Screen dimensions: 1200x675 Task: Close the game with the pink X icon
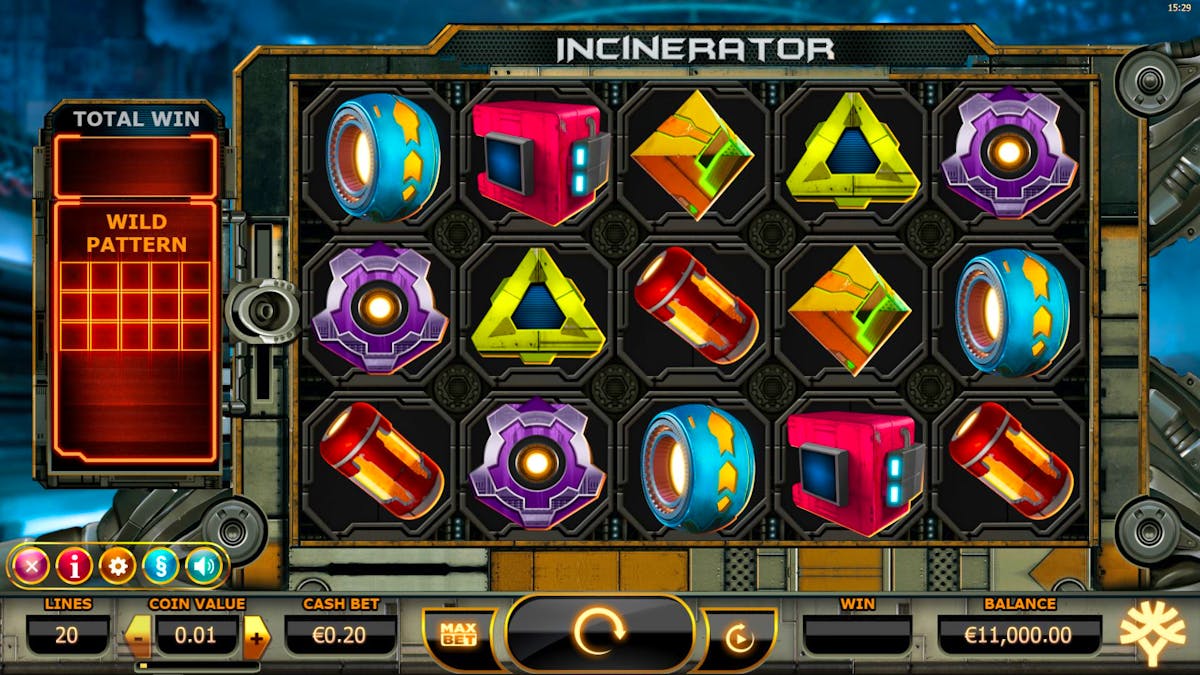click(x=30, y=566)
